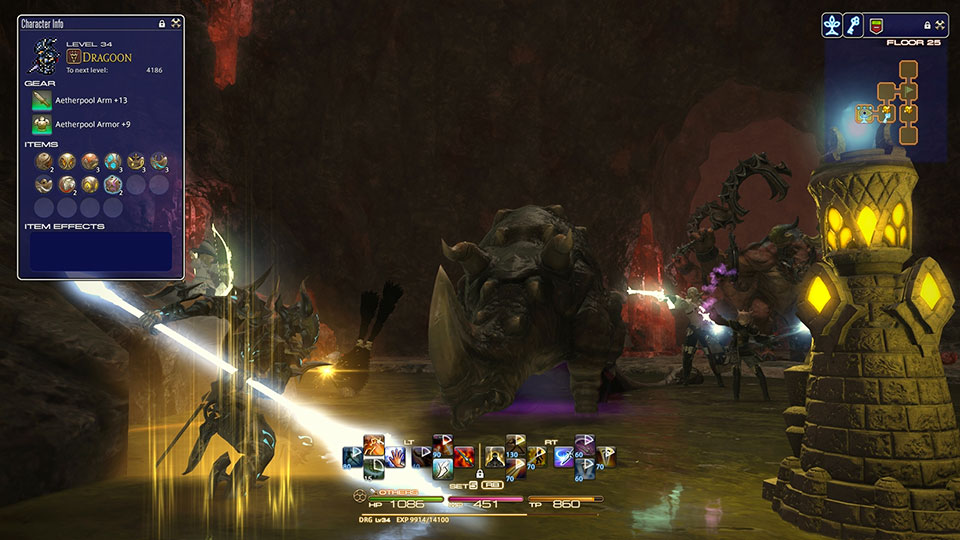The width and height of the screenshot is (960, 540).
Task: Use the blue-purple spinning slash ability
Action: (x=564, y=458)
